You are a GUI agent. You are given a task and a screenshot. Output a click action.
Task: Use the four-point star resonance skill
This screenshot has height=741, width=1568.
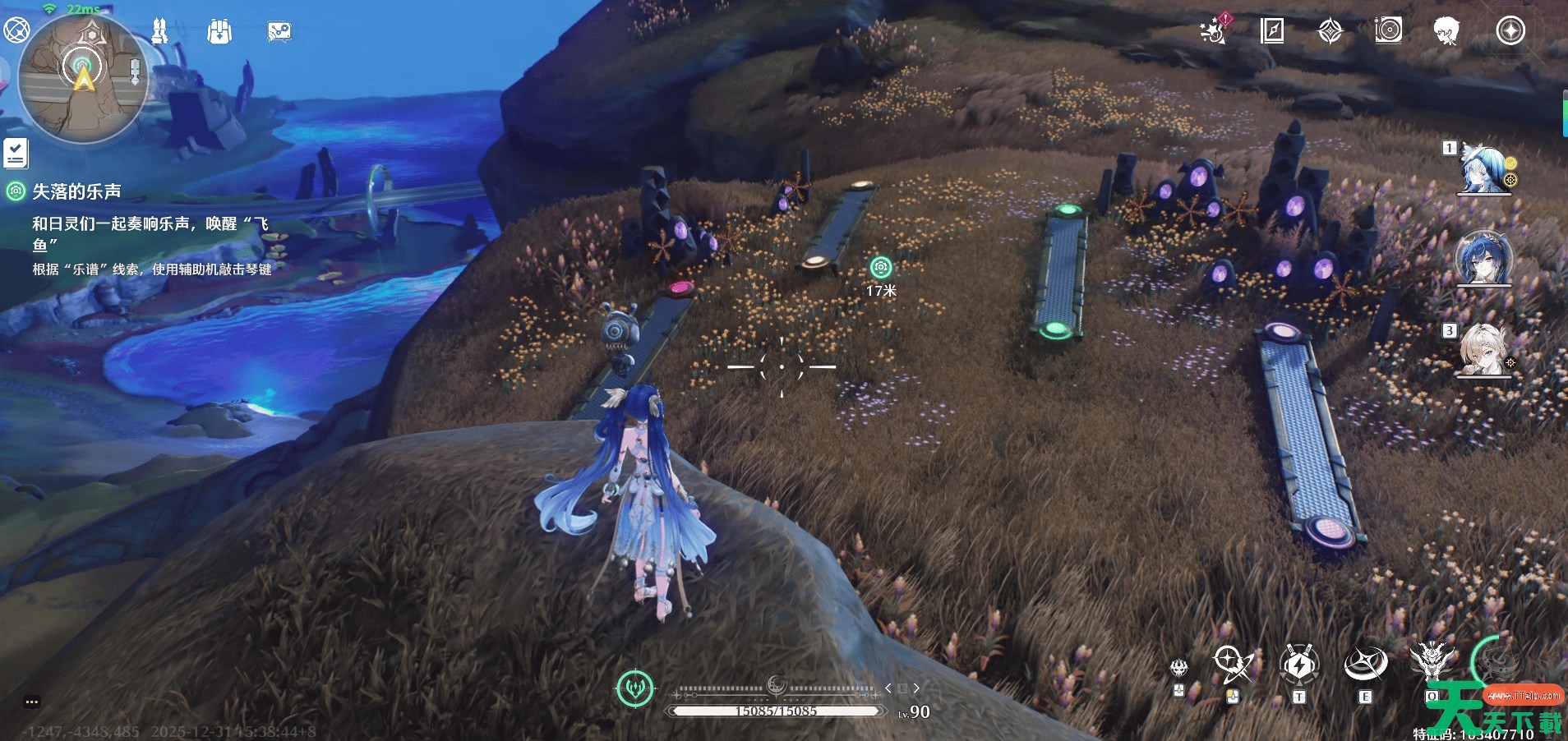[1365, 665]
